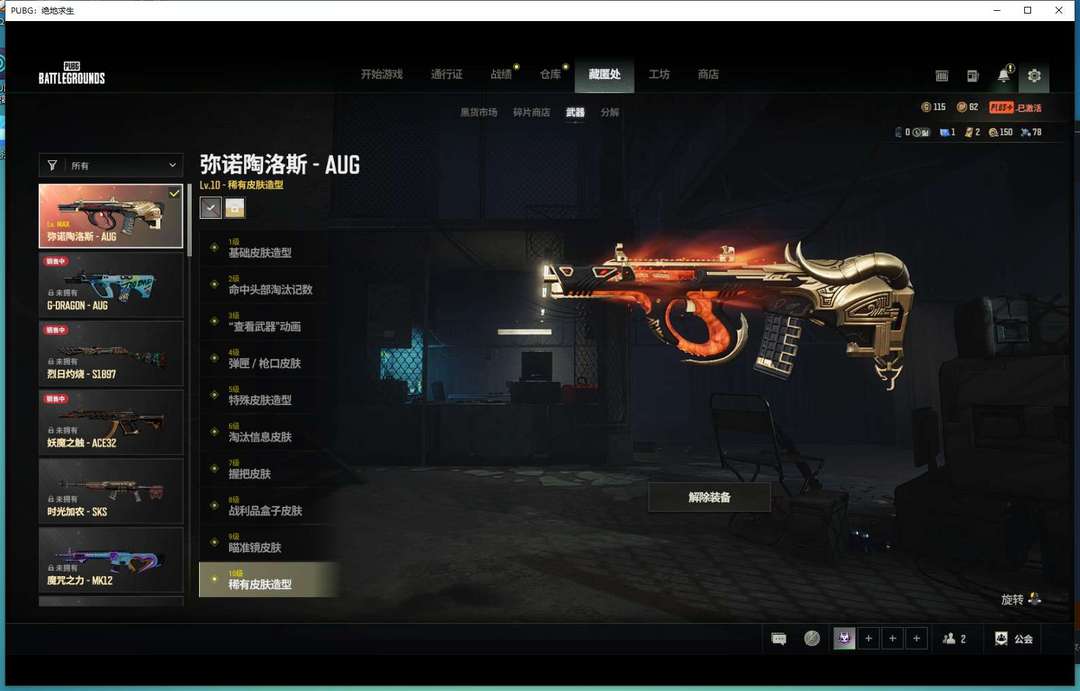Close the PUBG game window

1059,10
